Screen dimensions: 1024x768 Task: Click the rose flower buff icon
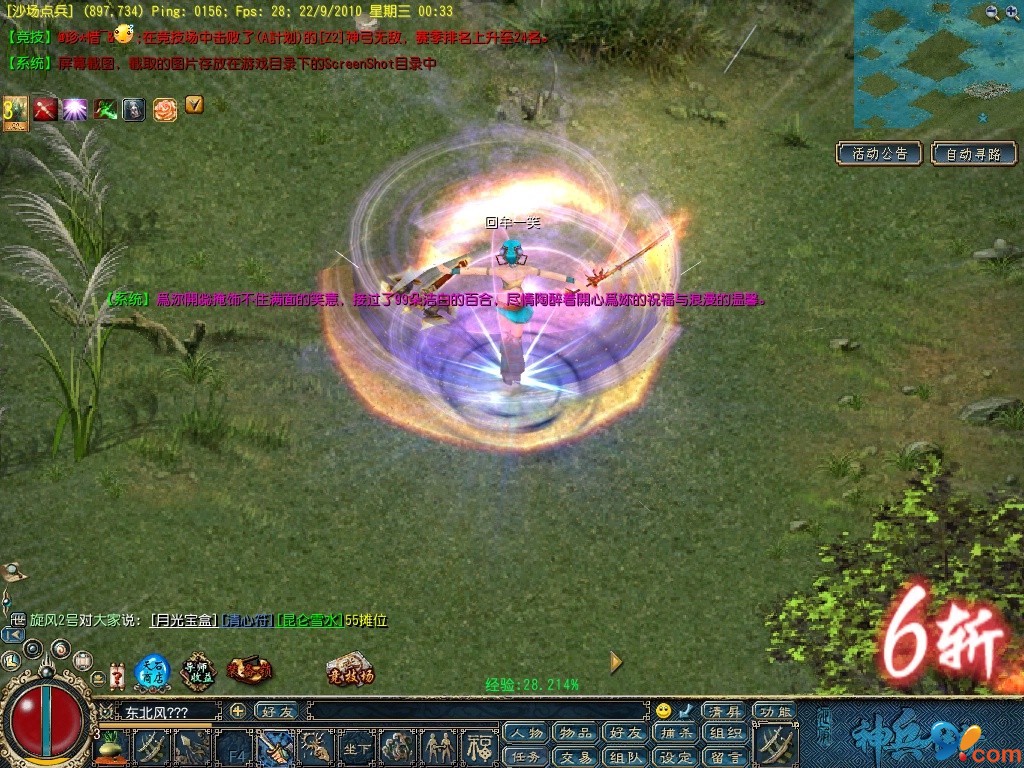click(165, 109)
